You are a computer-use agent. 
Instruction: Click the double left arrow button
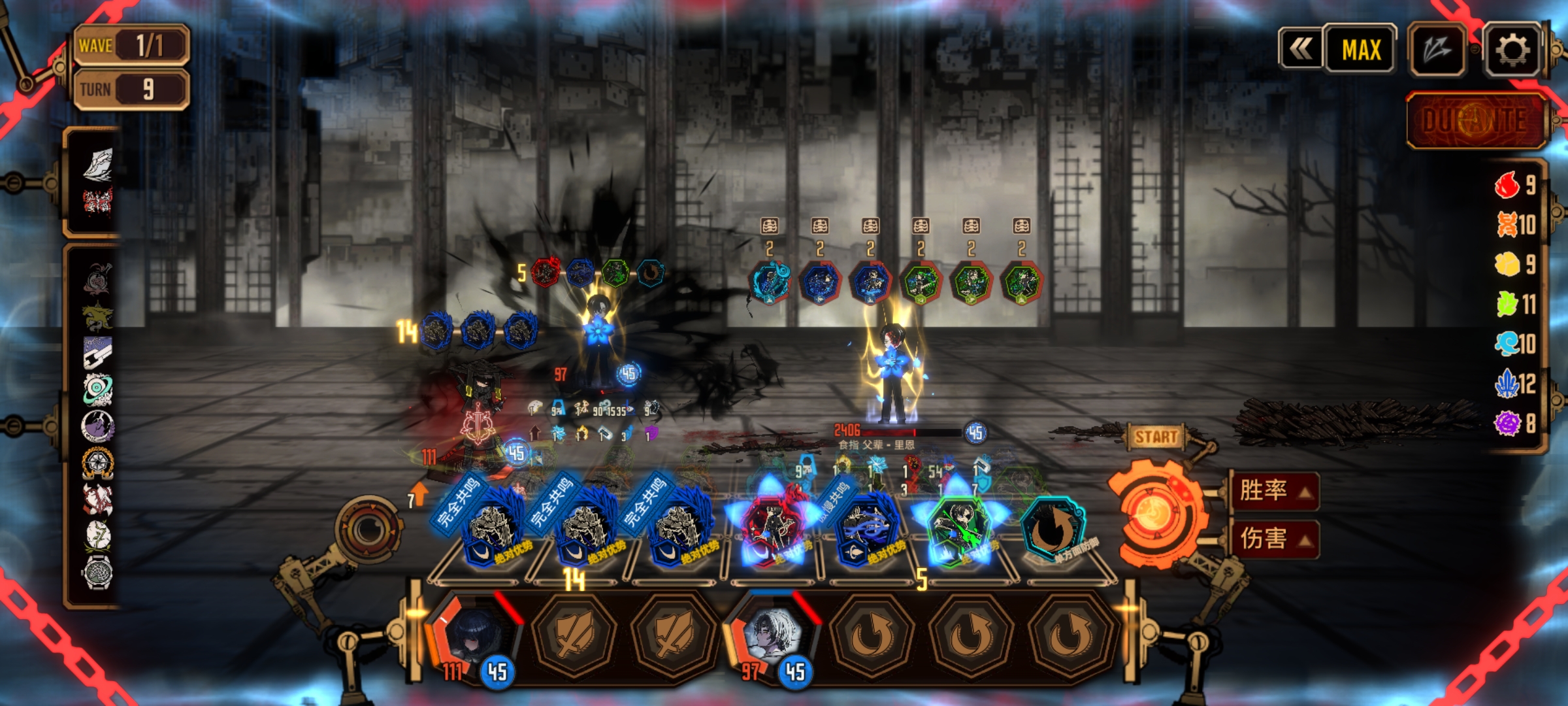tap(1301, 50)
